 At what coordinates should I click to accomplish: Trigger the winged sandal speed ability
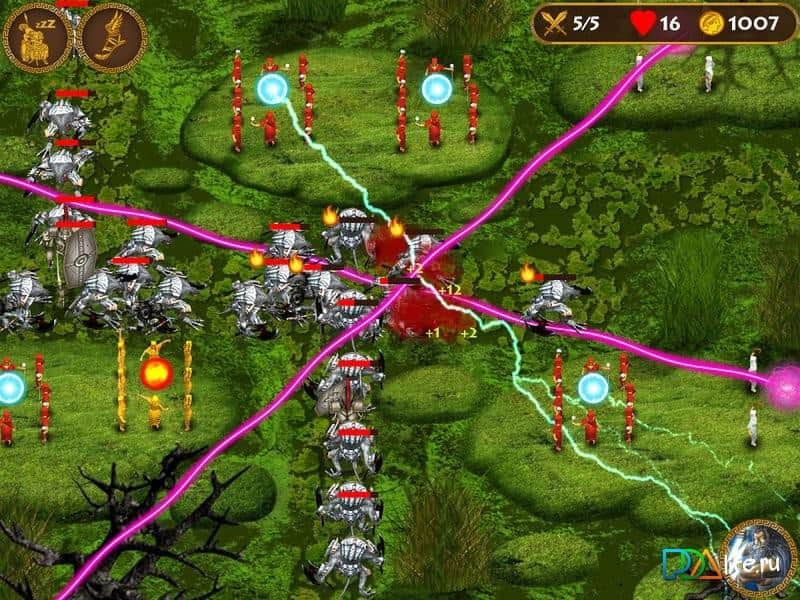pyautogui.click(x=111, y=38)
